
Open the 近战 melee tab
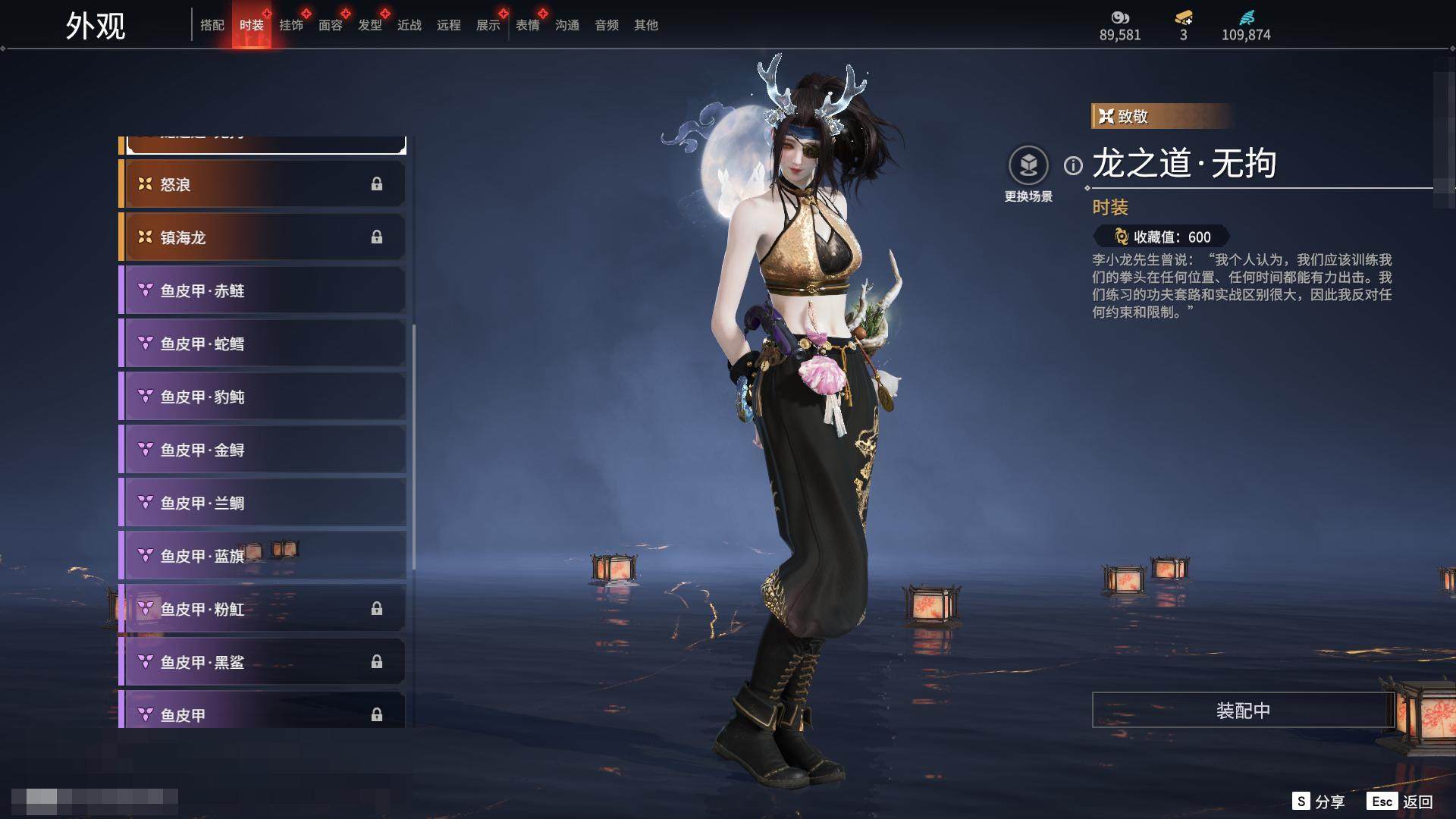click(409, 25)
